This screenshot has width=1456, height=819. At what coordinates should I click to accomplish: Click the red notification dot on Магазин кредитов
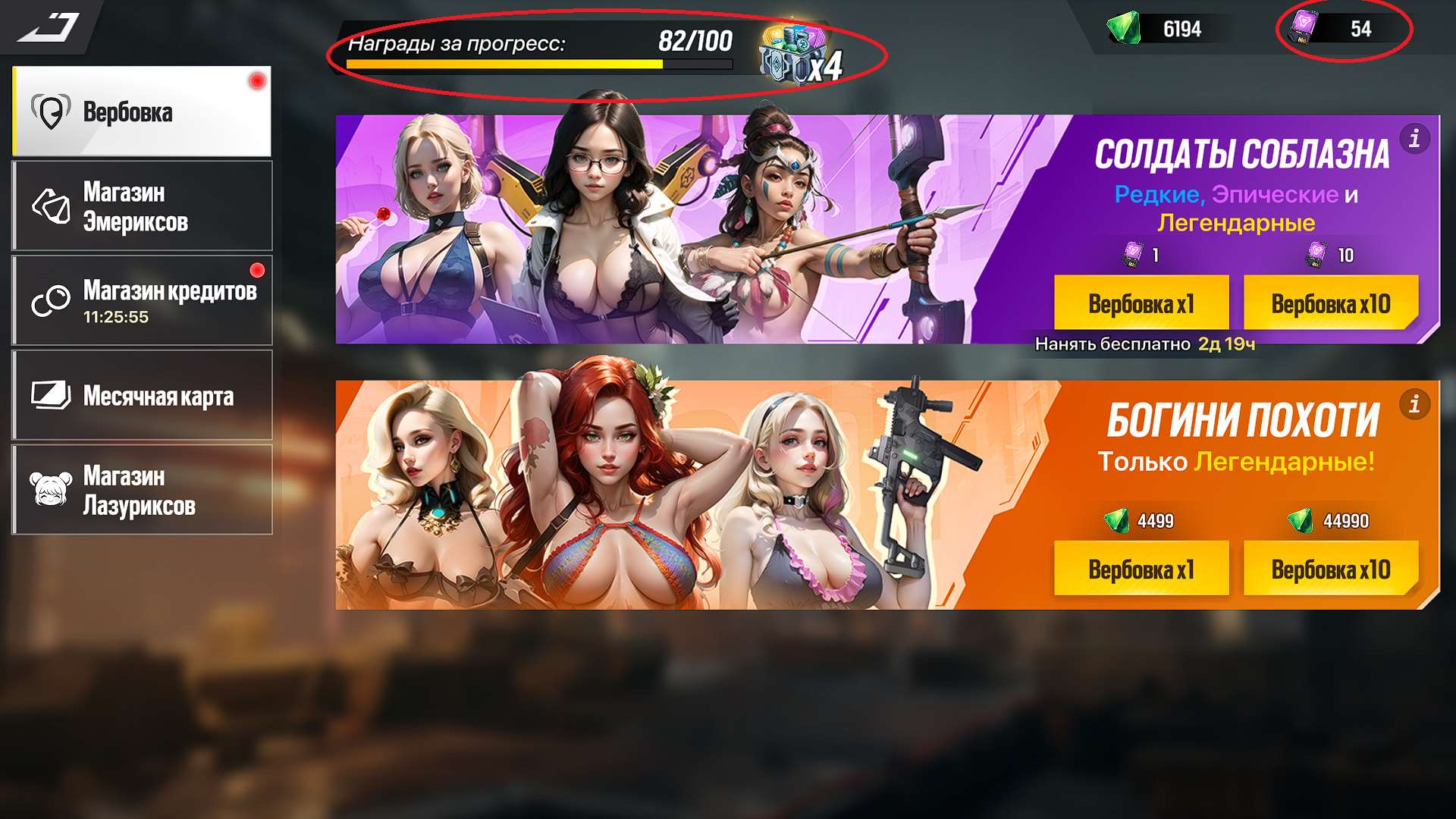(x=259, y=268)
